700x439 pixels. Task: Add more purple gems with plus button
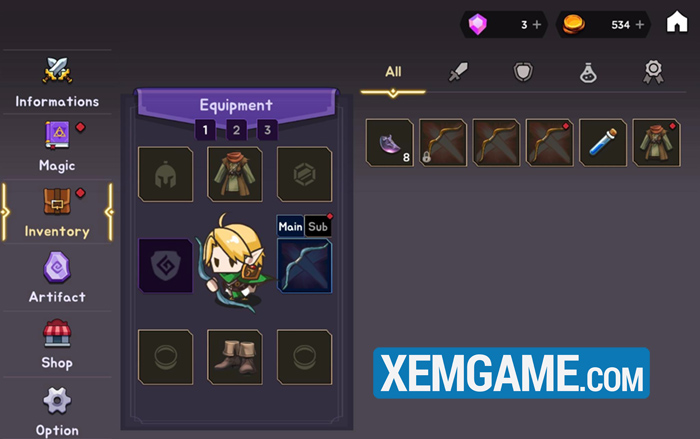coord(537,24)
